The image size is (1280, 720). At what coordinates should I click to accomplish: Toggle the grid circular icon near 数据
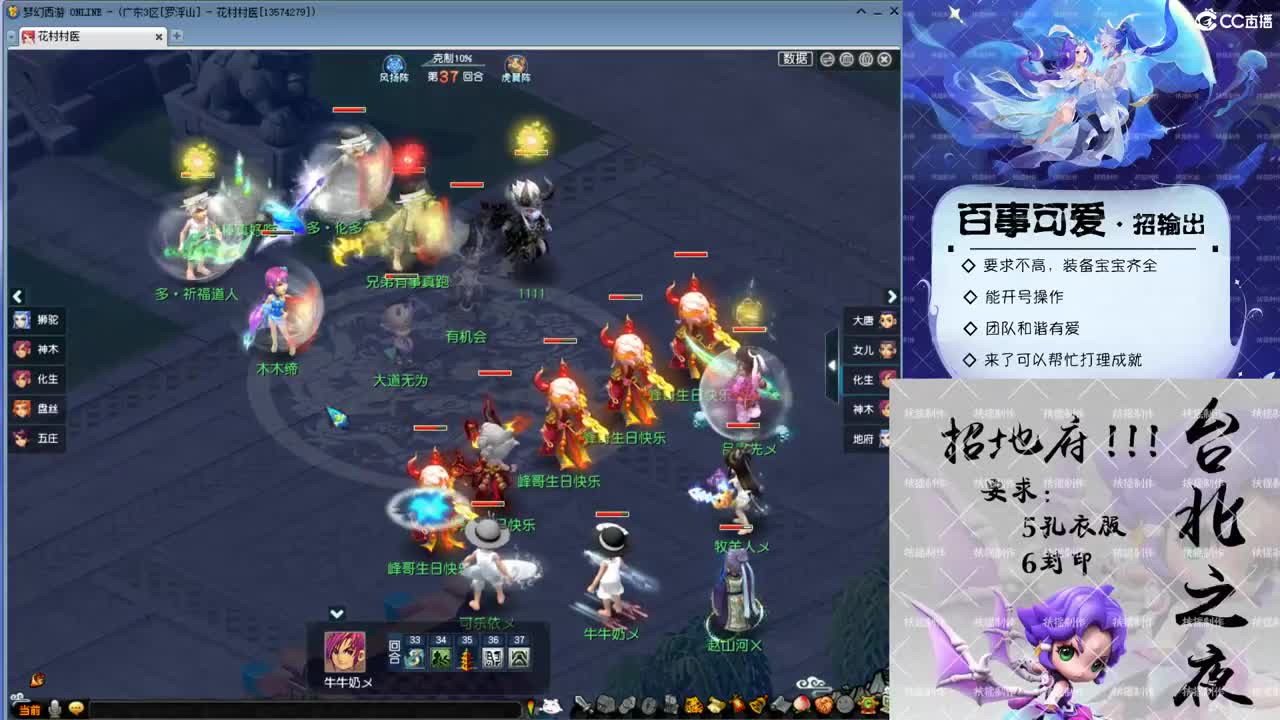(x=846, y=59)
